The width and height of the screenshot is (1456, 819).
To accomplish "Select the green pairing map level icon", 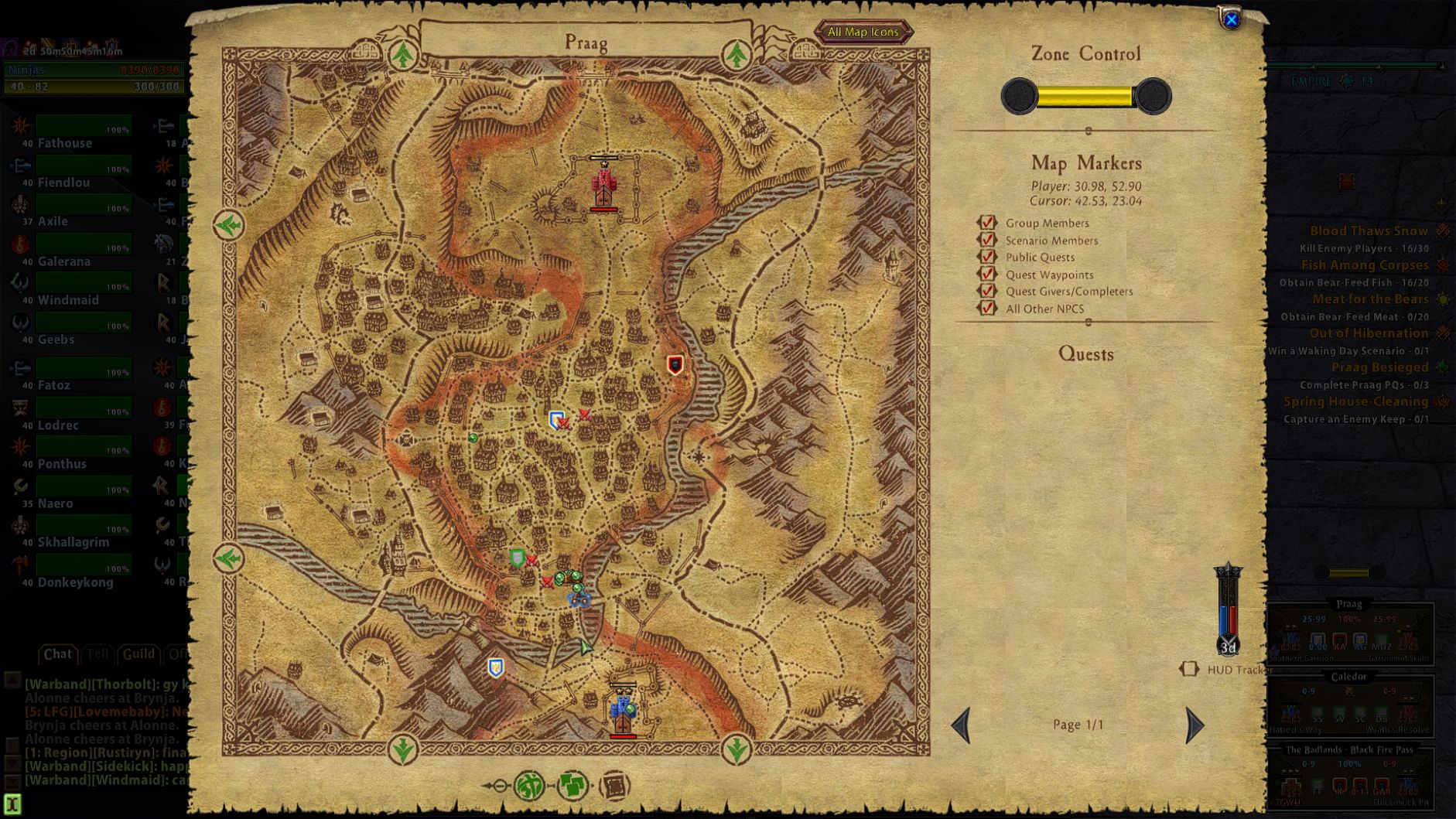I will tap(572, 786).
